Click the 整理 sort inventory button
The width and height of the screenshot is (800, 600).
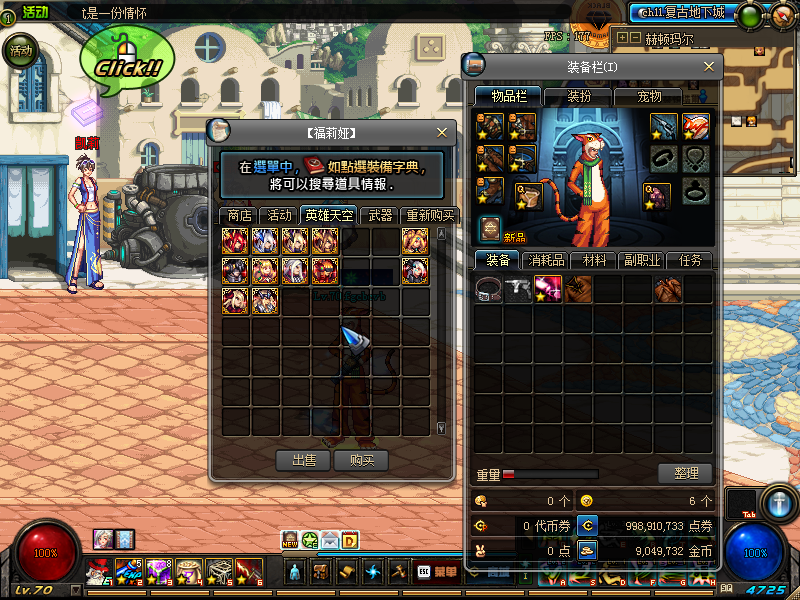coord(685,473)
